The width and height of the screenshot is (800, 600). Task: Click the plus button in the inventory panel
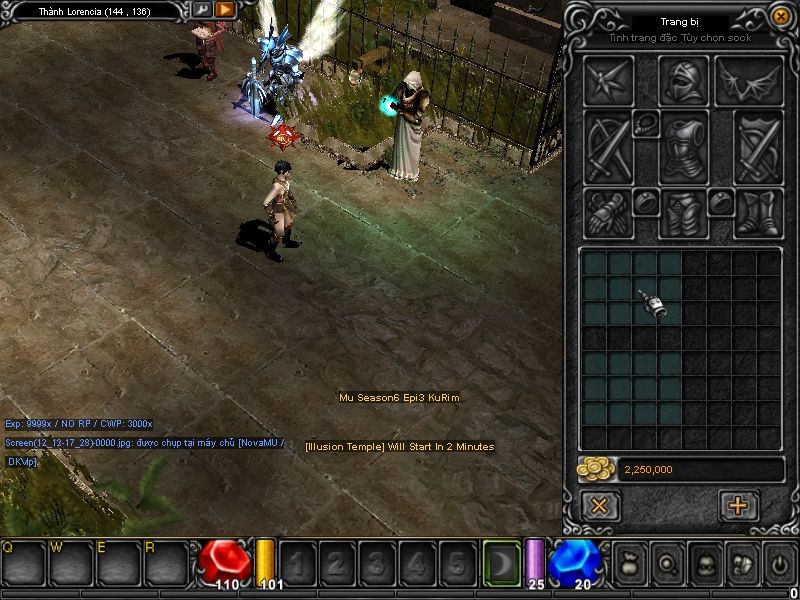pyautogui.click(x=739, y=505)
